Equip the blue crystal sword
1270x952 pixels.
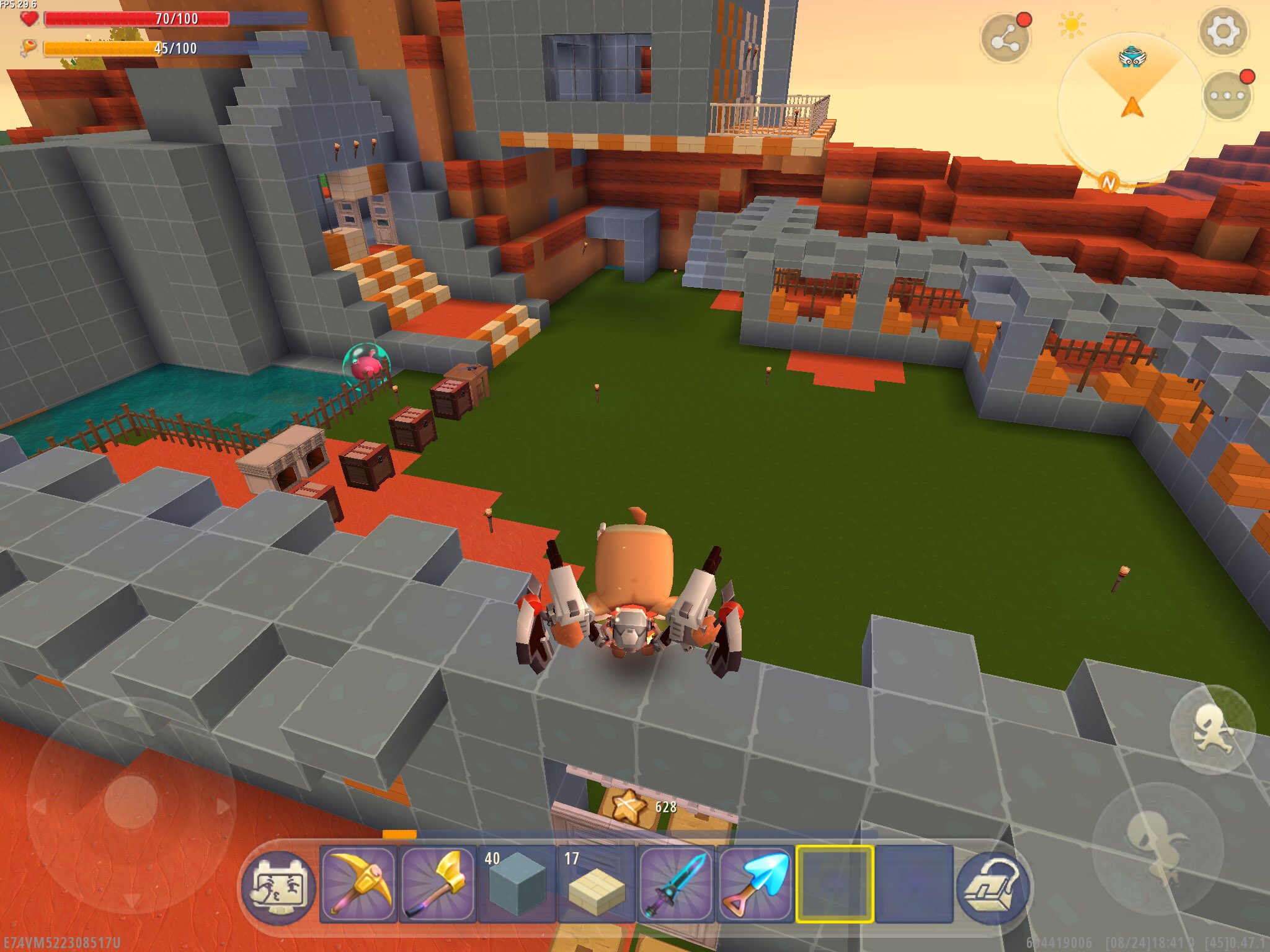coord(676,884)
